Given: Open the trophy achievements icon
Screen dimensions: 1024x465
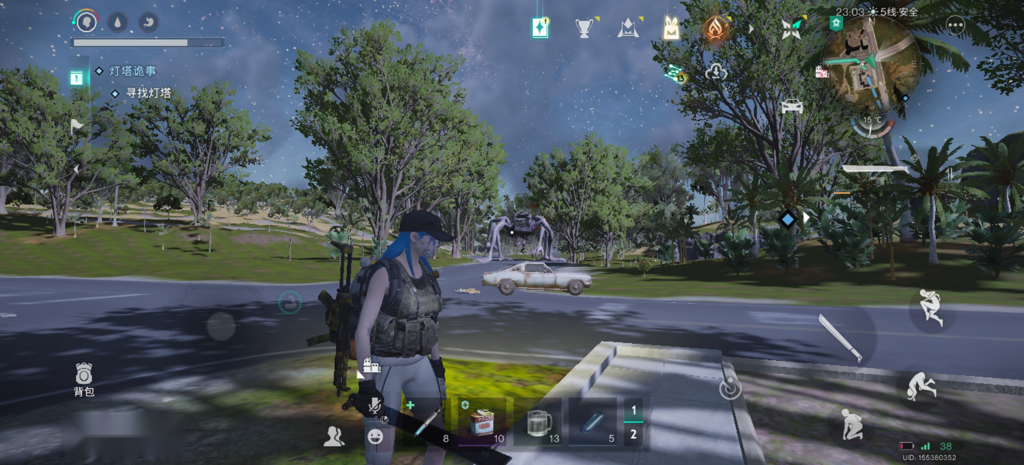Looking at the screenshot, I should click(x=584, y=28).
